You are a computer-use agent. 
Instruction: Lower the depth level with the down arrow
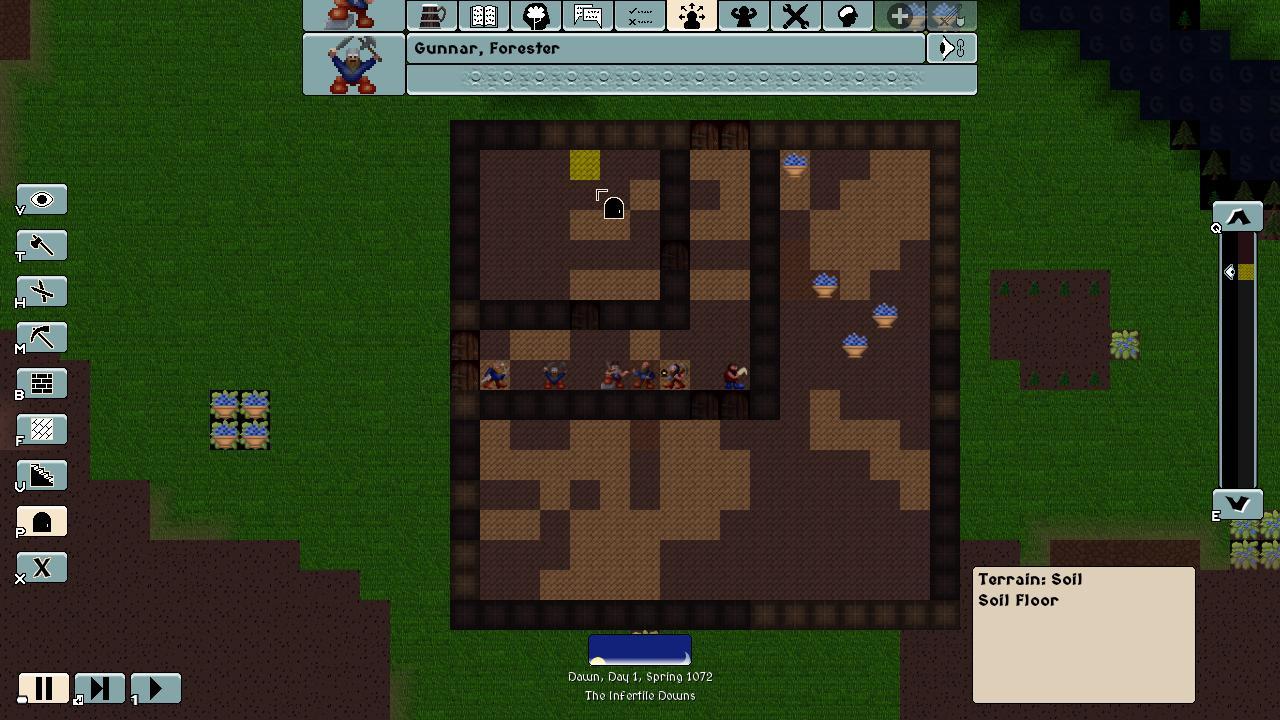click(x=1237, y=505)
